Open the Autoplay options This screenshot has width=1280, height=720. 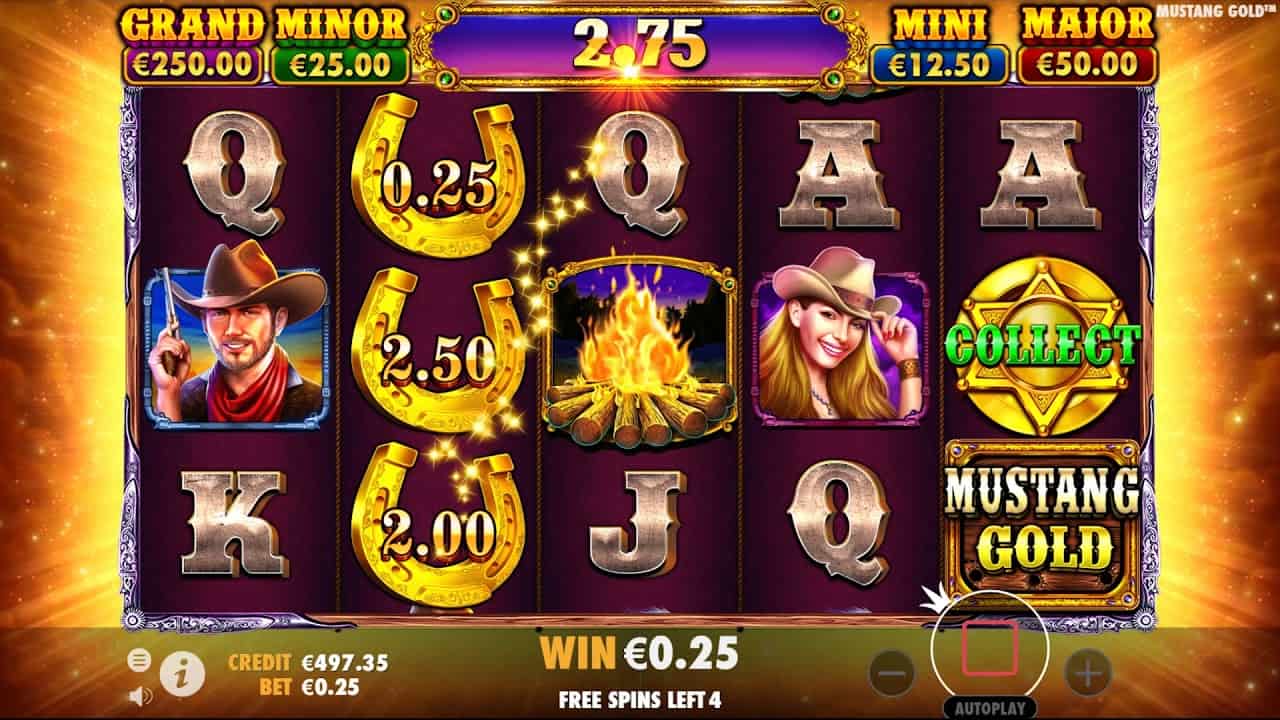pos(989,704)
